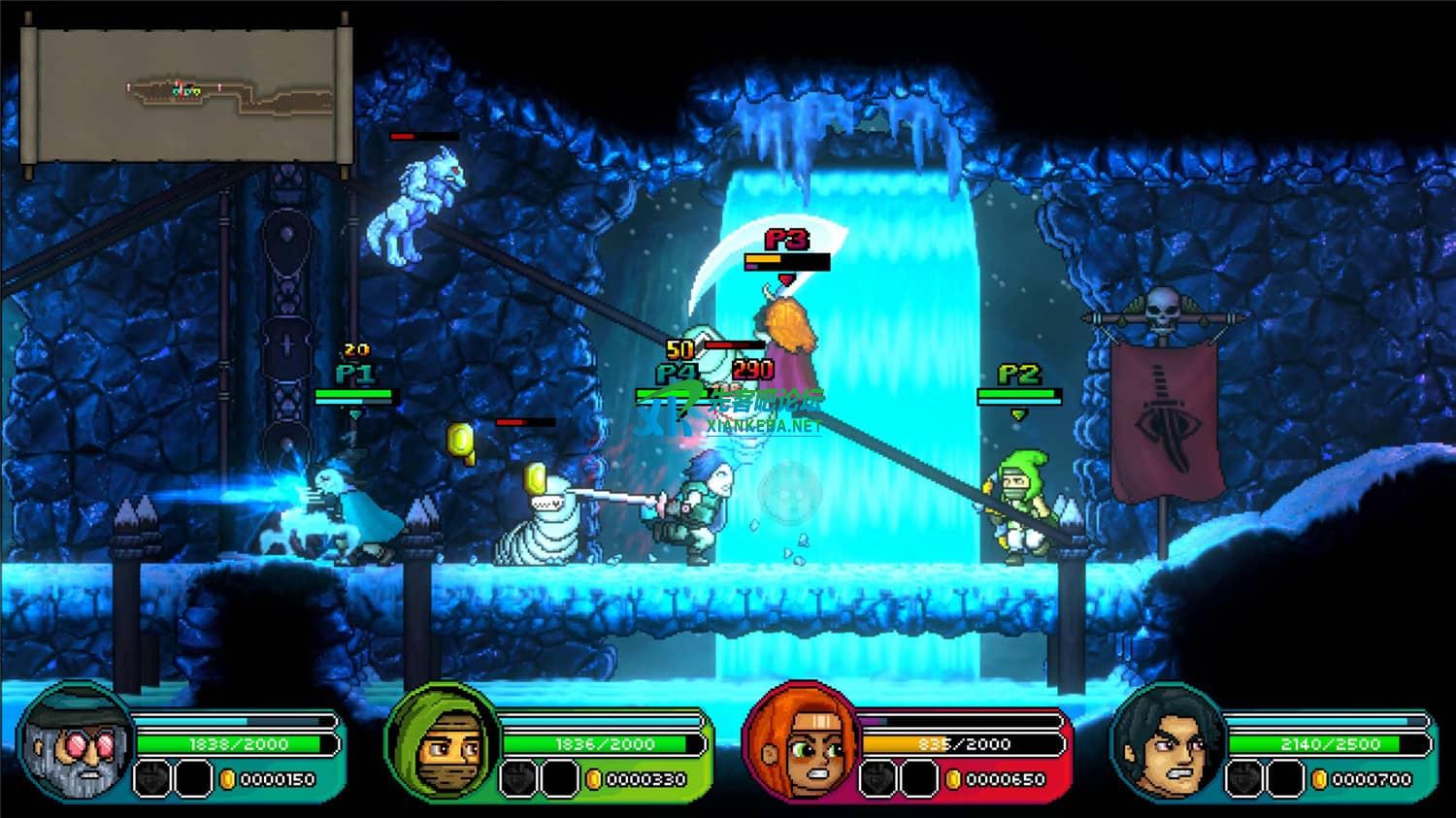The image size is (1456, 818).
Task: Select the bearded goggles player portrait
Action: point(78,744)
